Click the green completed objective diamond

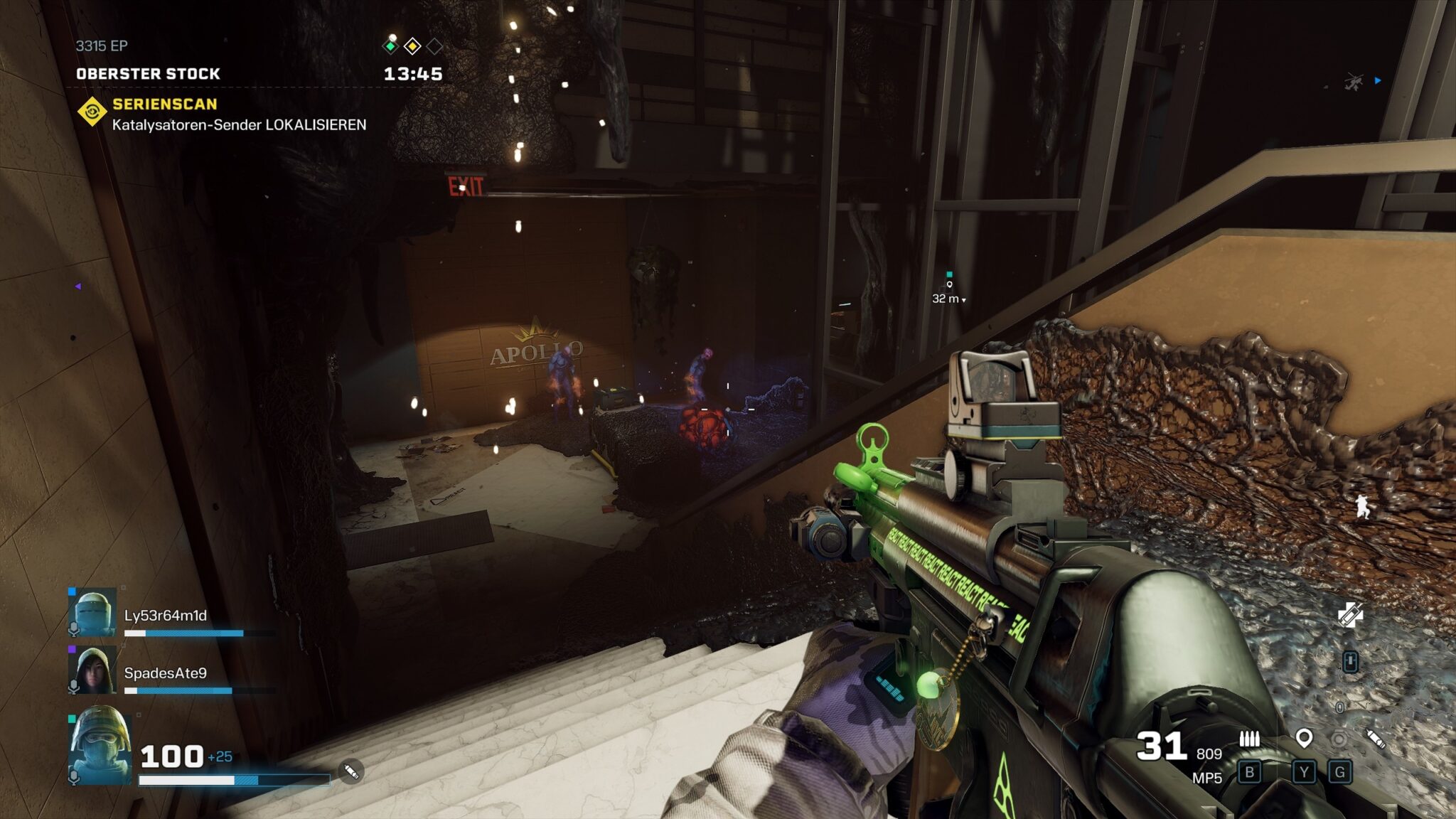click(x=390, y=46)
